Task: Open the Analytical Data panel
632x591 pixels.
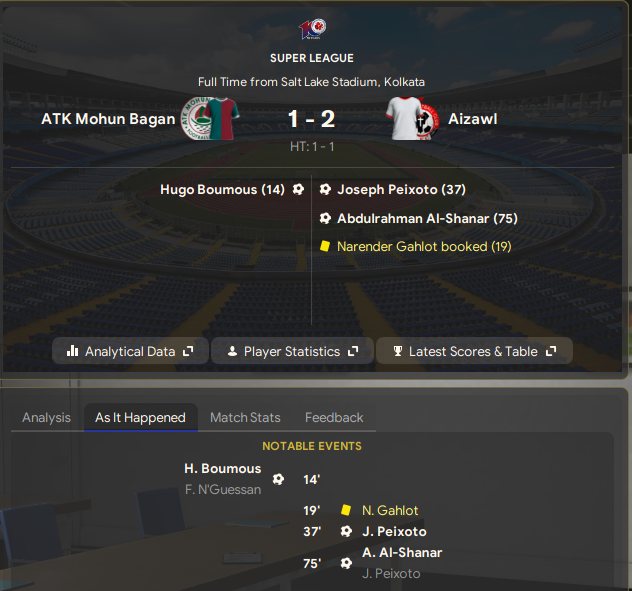Action: (x=129, y=351)
